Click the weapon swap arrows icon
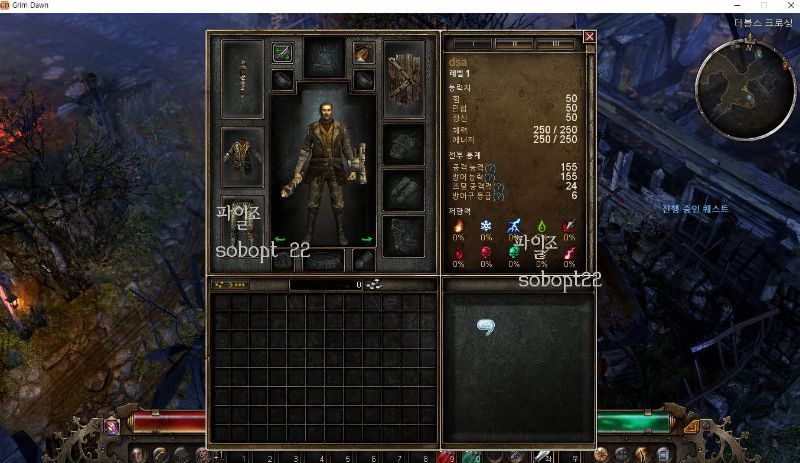This screenshot has height=463, width=800. click(x=282, y=53)
